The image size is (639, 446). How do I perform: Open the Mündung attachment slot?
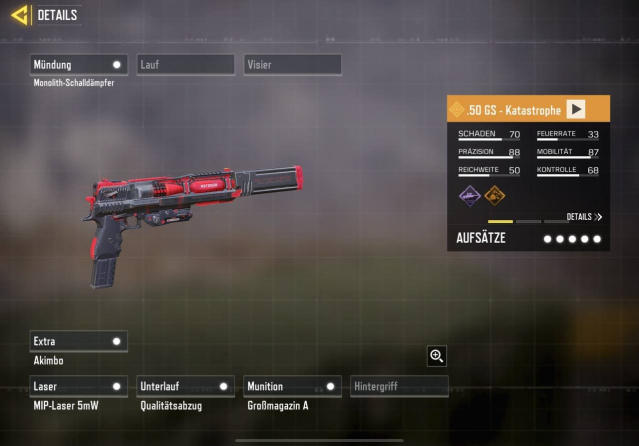(x=79, y=64)
